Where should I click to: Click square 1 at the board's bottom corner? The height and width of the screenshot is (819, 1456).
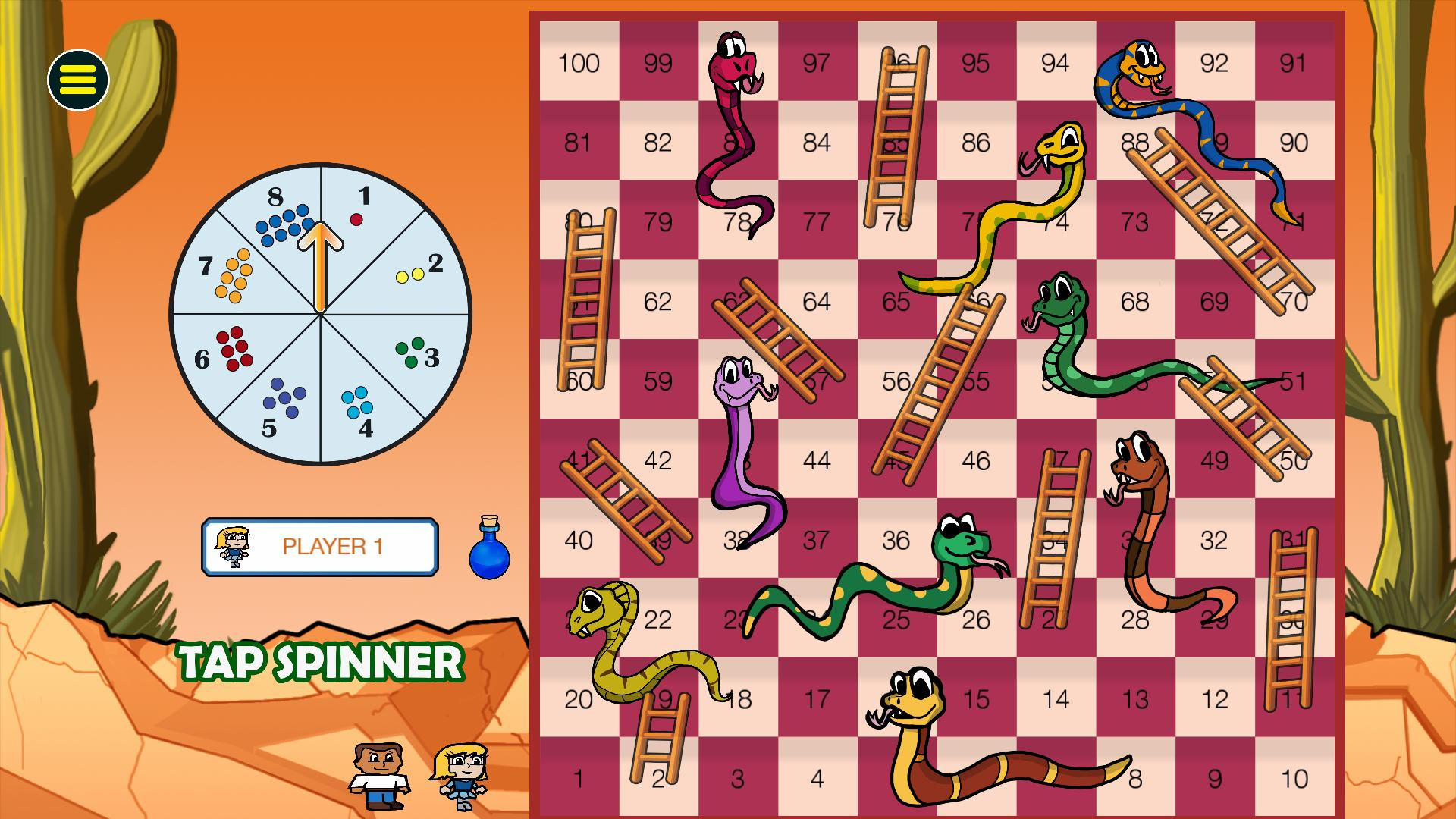[578, 778]
